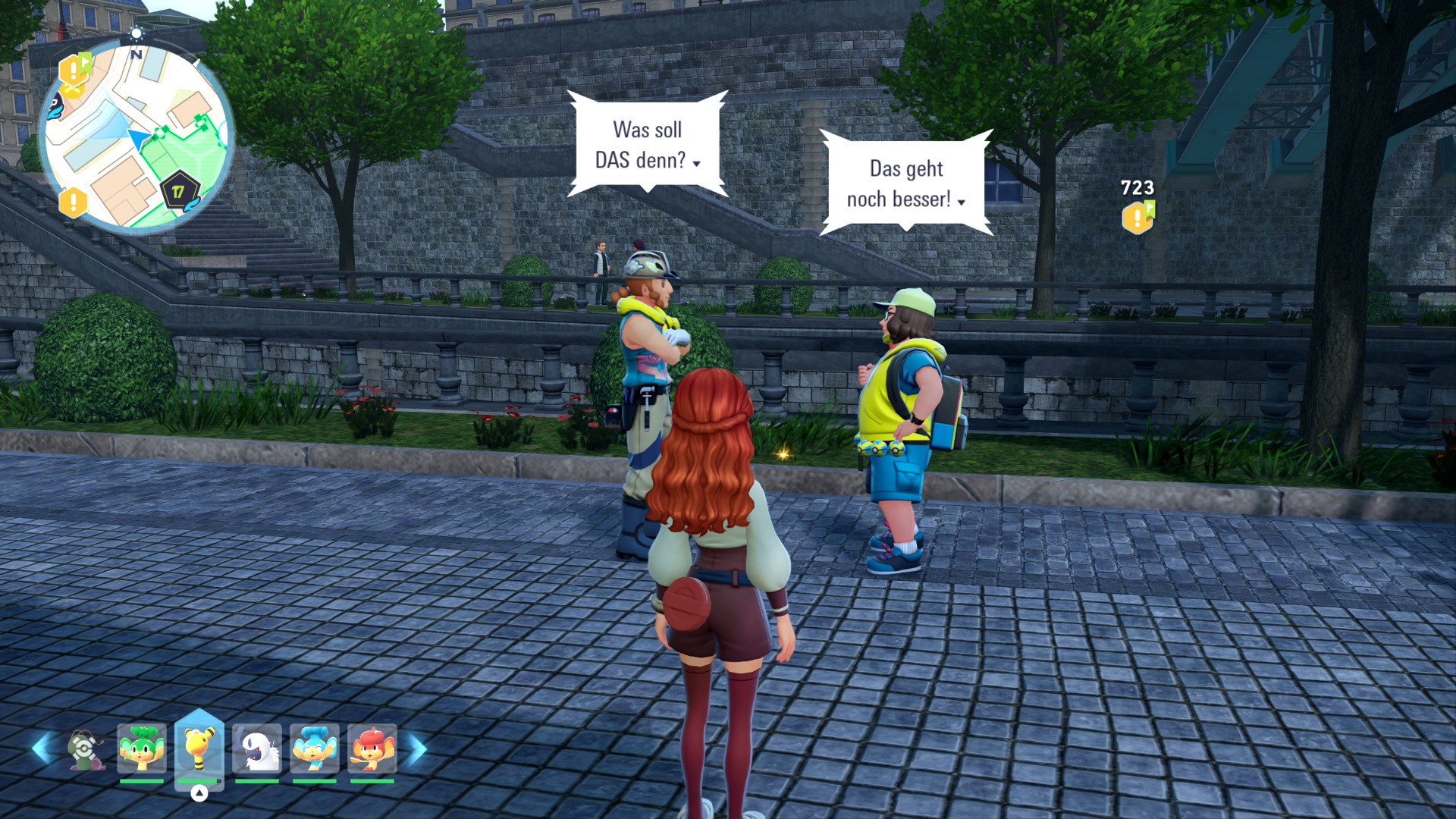
Task: Continue the "Das geht noch besser!" speech bubble
Action: [x=906, y=183]
